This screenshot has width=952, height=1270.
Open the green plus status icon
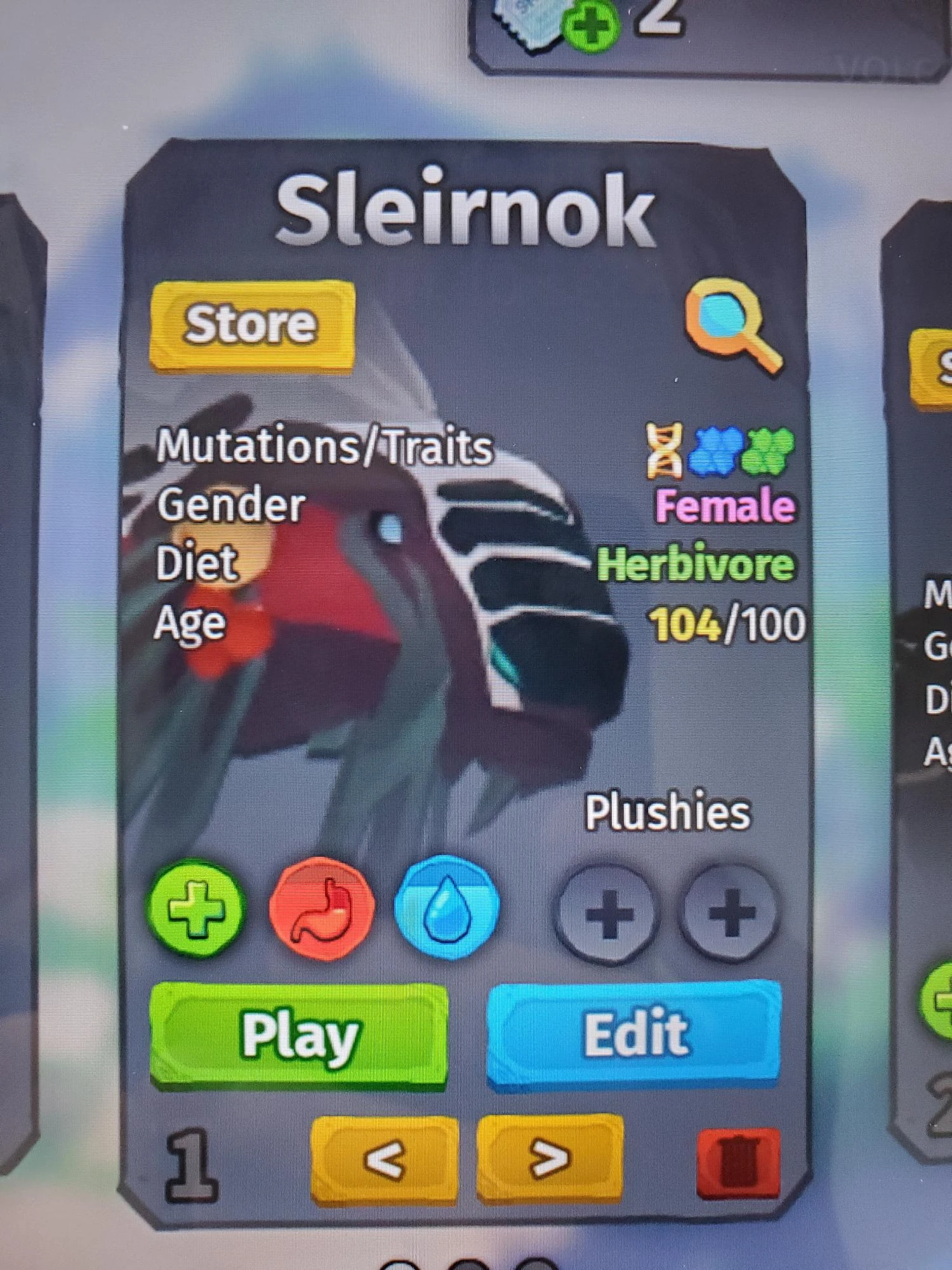coord(197,909)
